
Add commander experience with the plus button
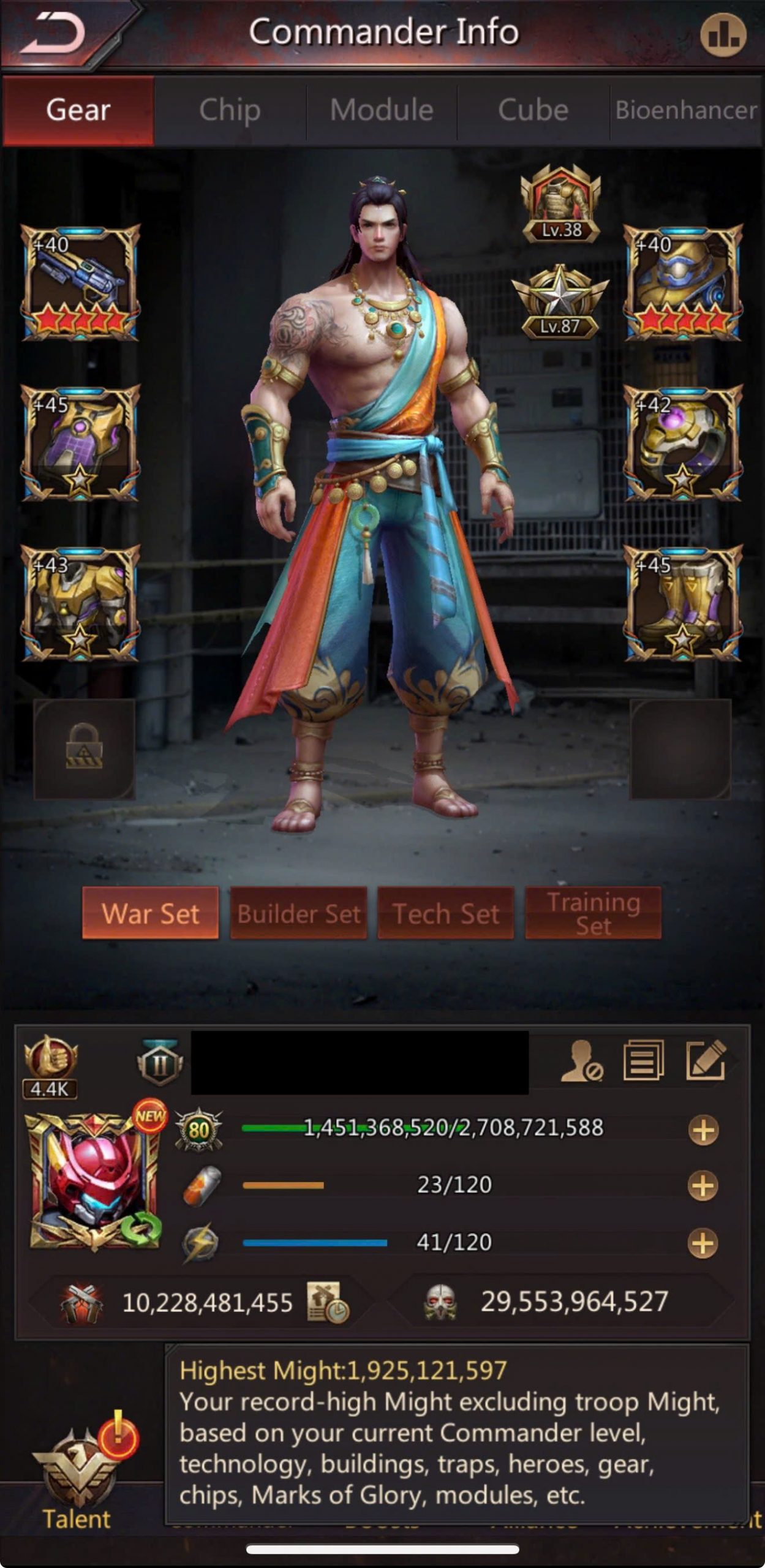coord(703,1130)
